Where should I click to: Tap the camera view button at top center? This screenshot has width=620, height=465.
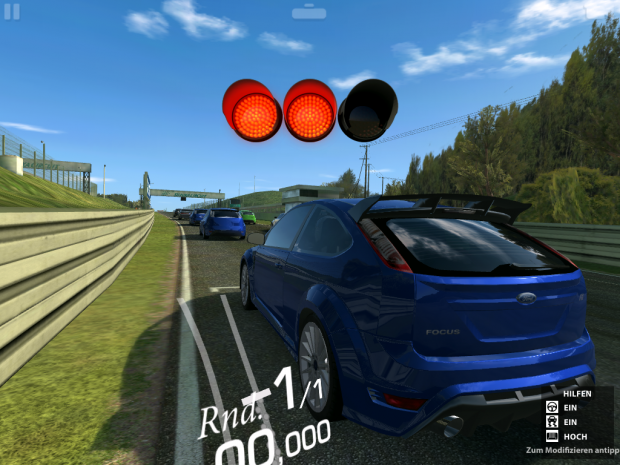click(x=309, y=12)
